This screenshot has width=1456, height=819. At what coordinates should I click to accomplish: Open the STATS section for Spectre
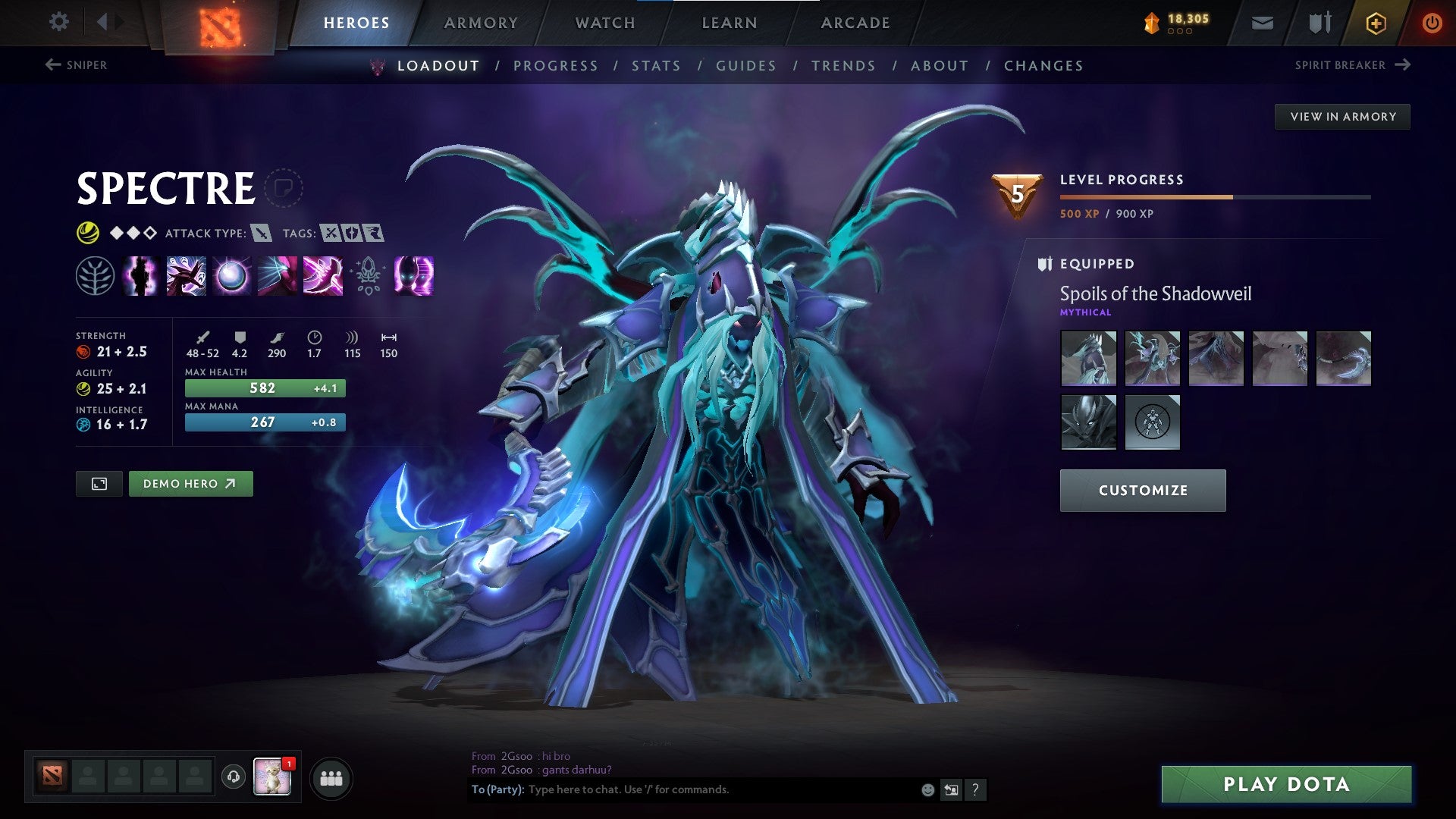tap(657, 66)
